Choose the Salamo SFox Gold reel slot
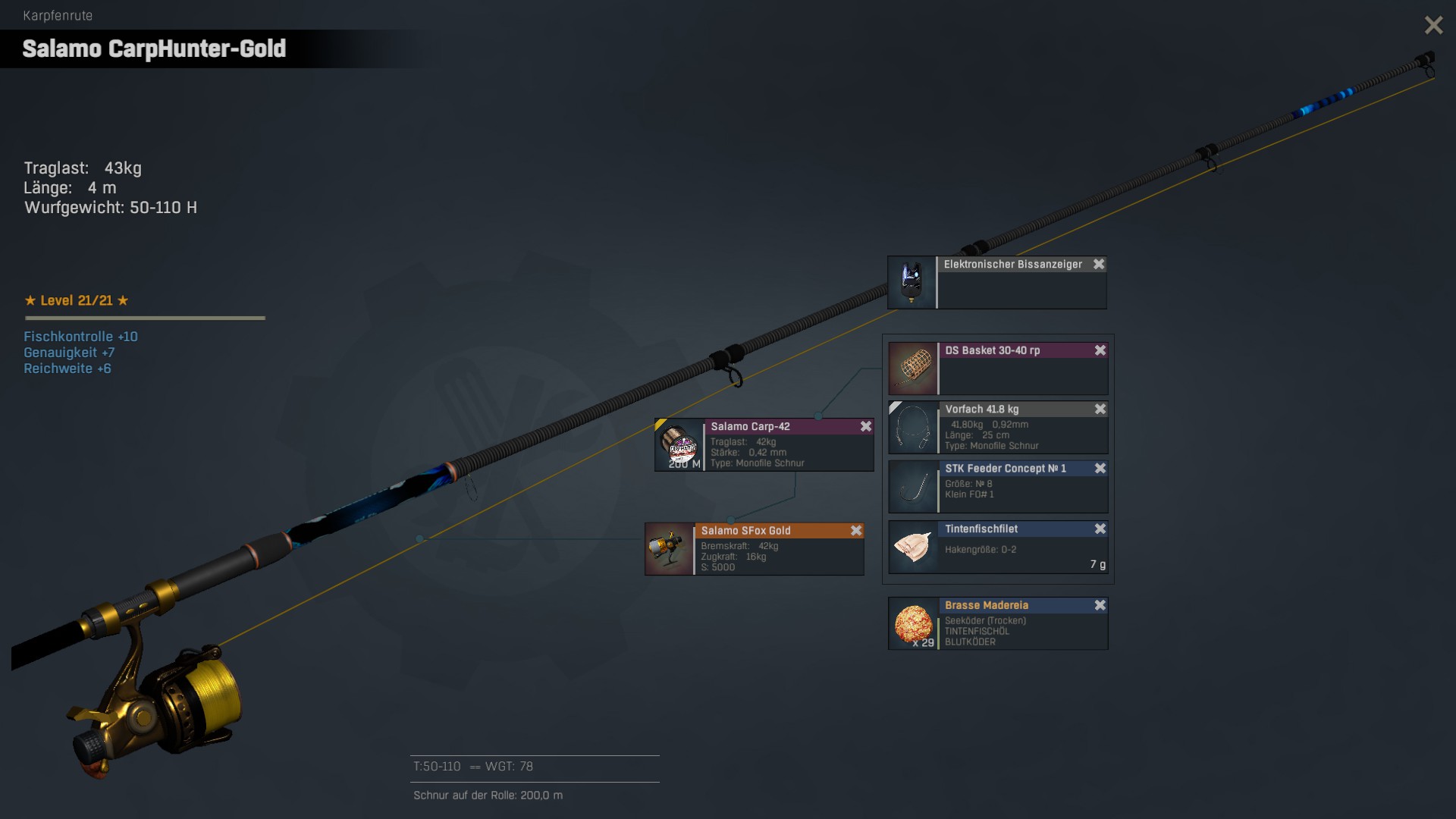Image resolution: width=1456 pixels, height=819 pixels. 670,549
